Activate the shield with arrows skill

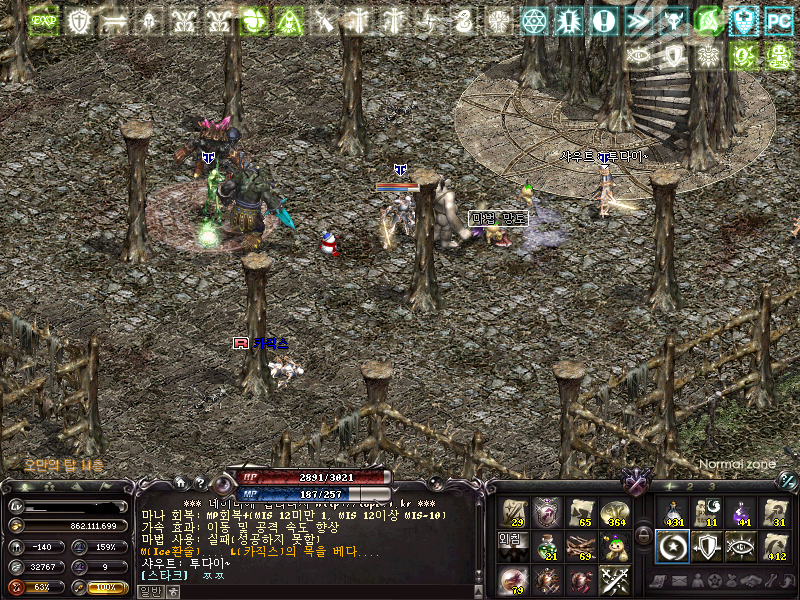[x=708, y=546]
